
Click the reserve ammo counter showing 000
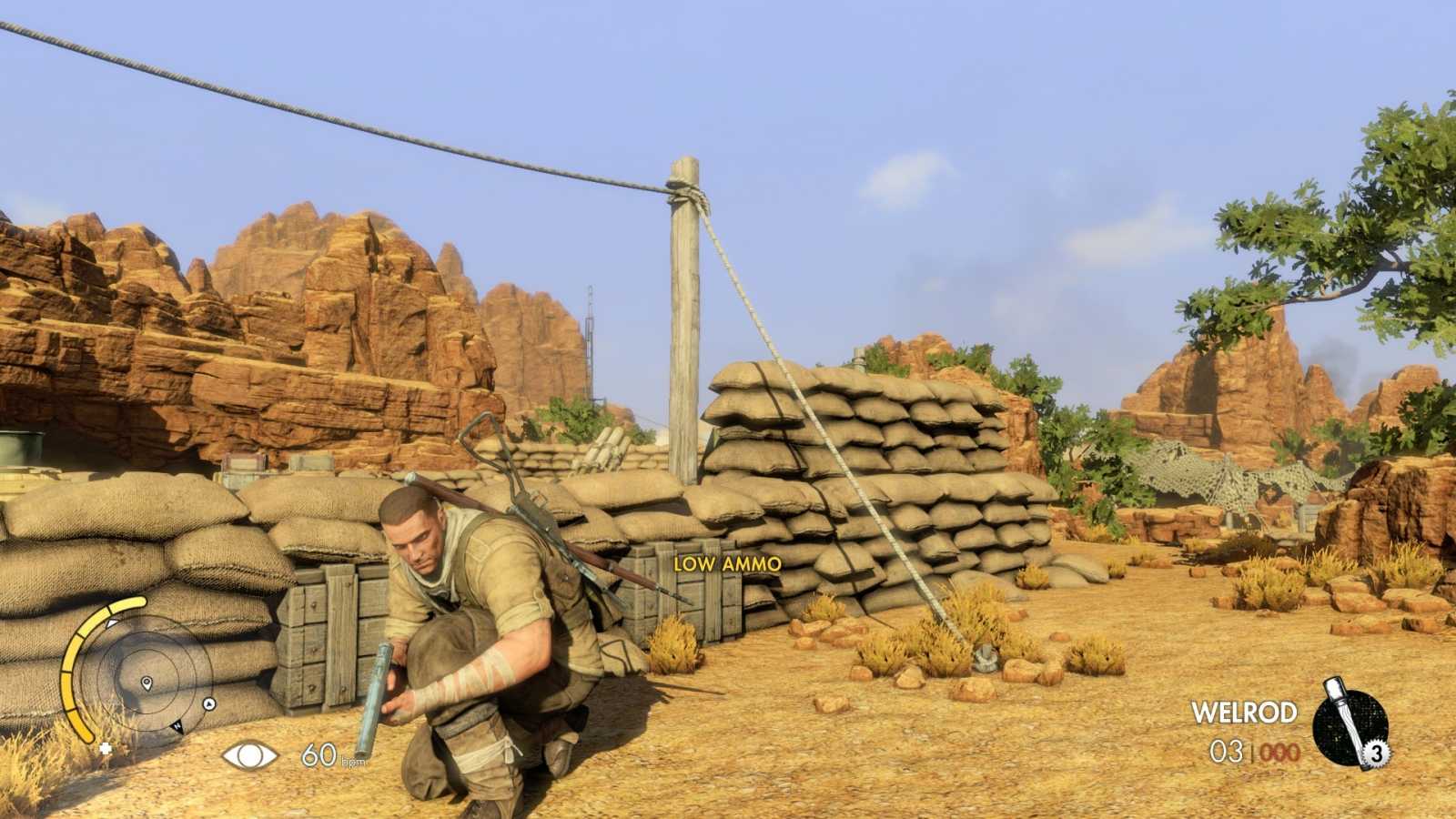click(1278, 753)
